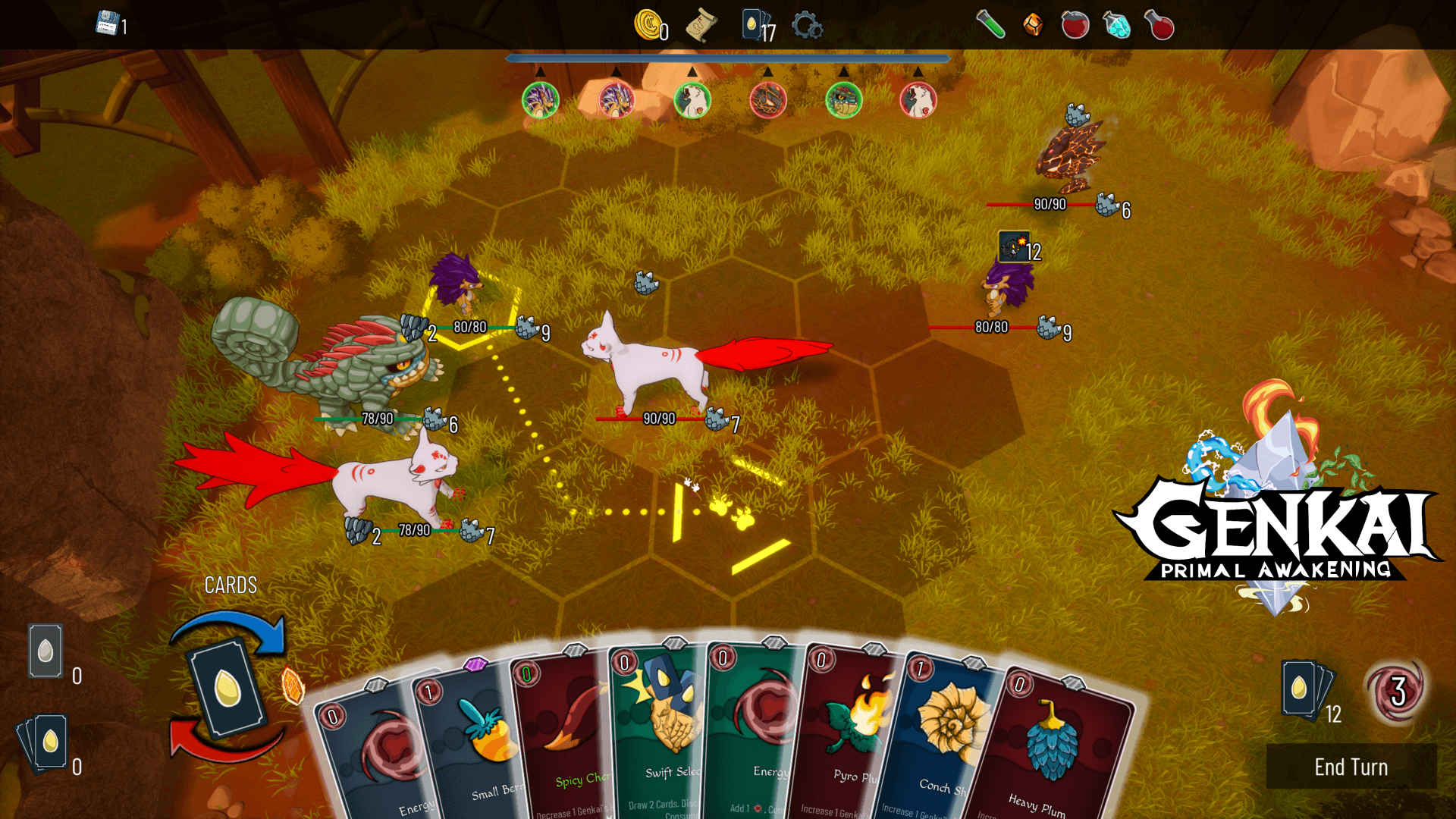View the 17-card deck list

[x=756, y=27]
